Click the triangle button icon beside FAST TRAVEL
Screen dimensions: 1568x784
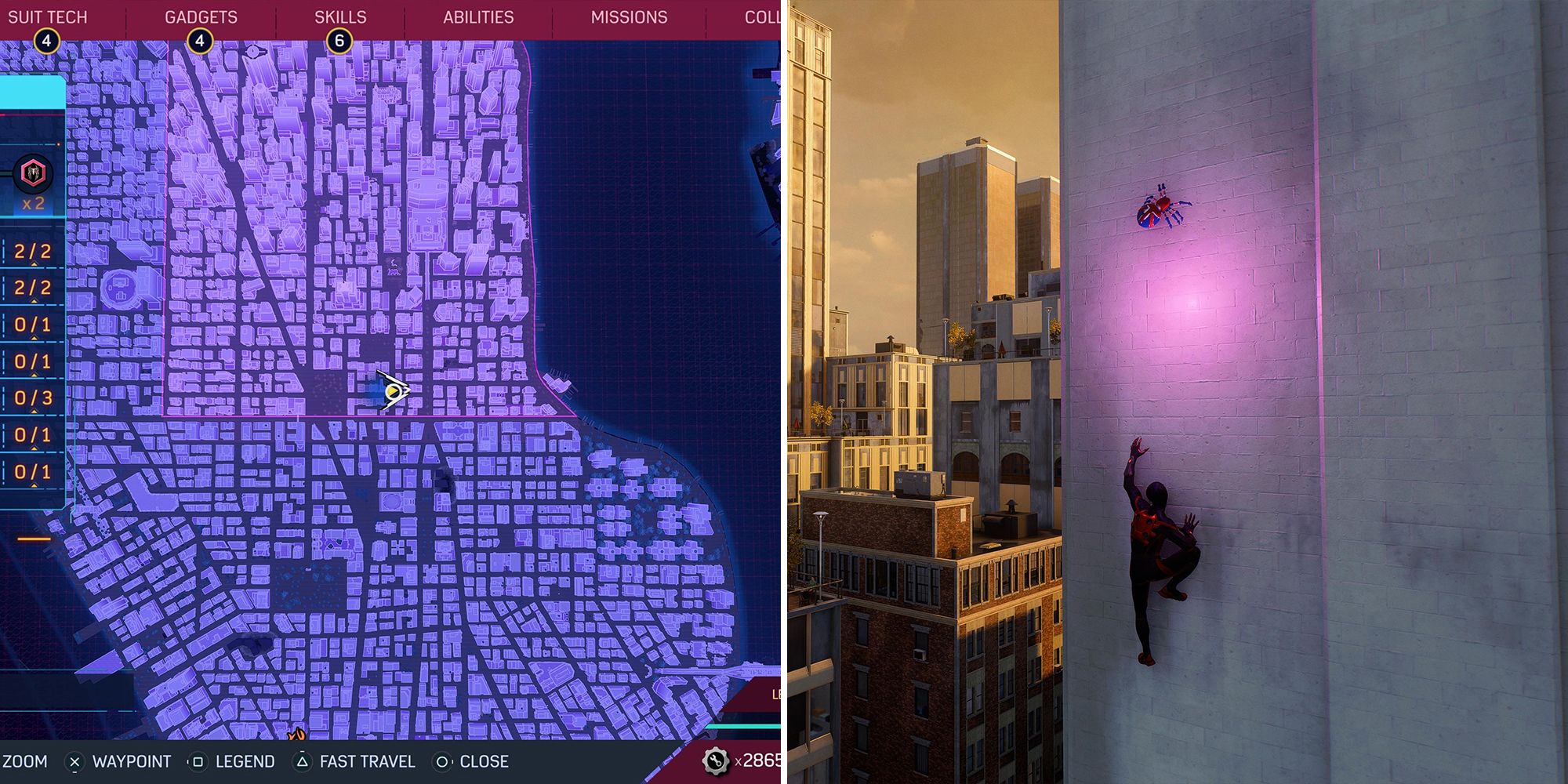pyautogui.click(x=303, y=761)
